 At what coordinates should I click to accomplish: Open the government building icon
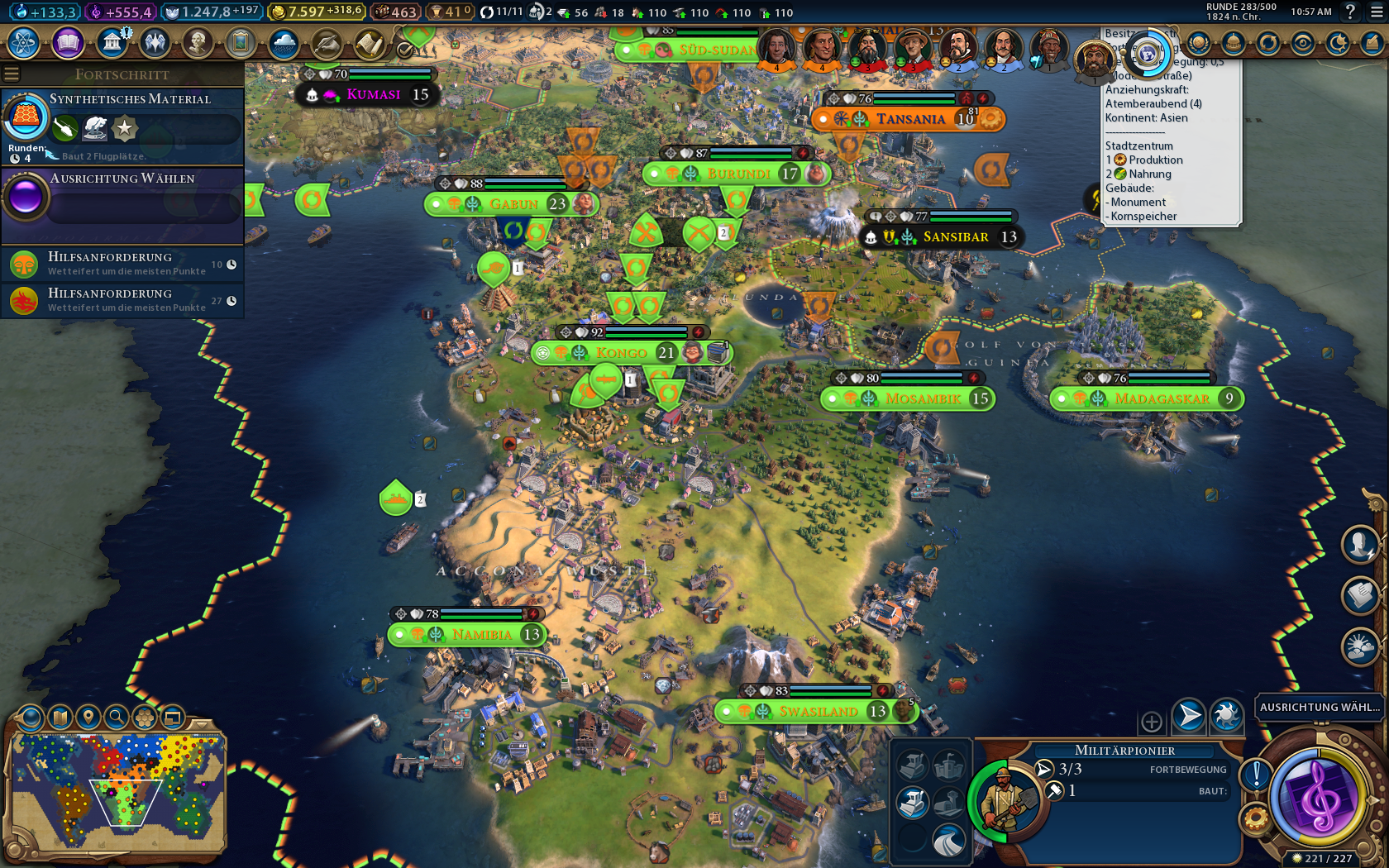112,42
